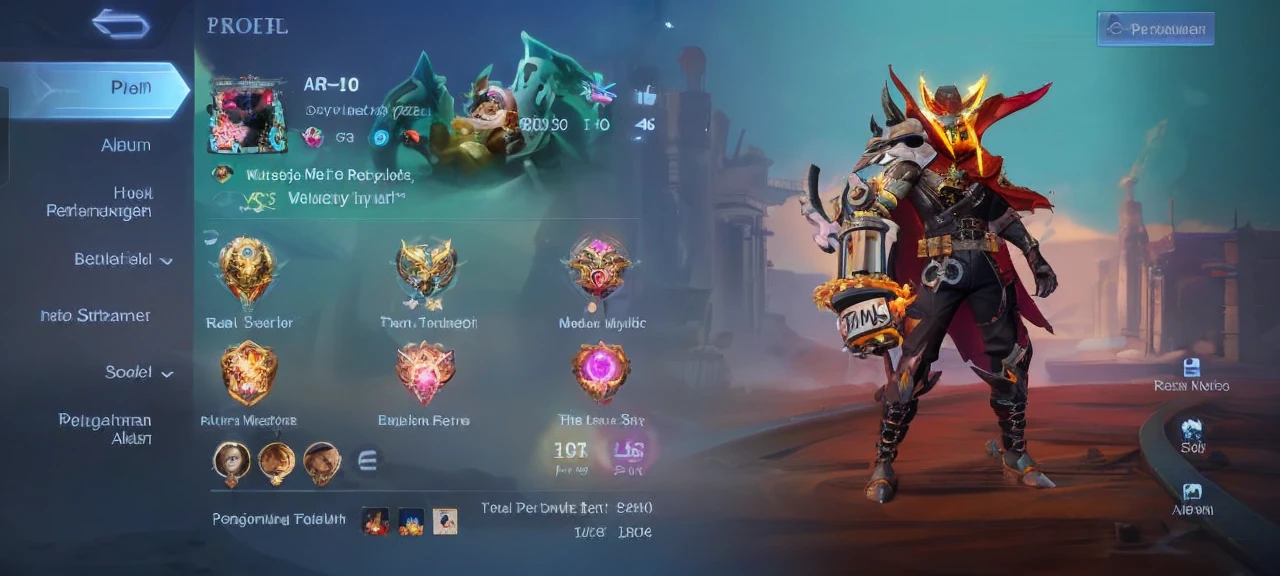Click the save icon on the right
The height and width of the screenshot is (576, 1280).
(1191, 367)
